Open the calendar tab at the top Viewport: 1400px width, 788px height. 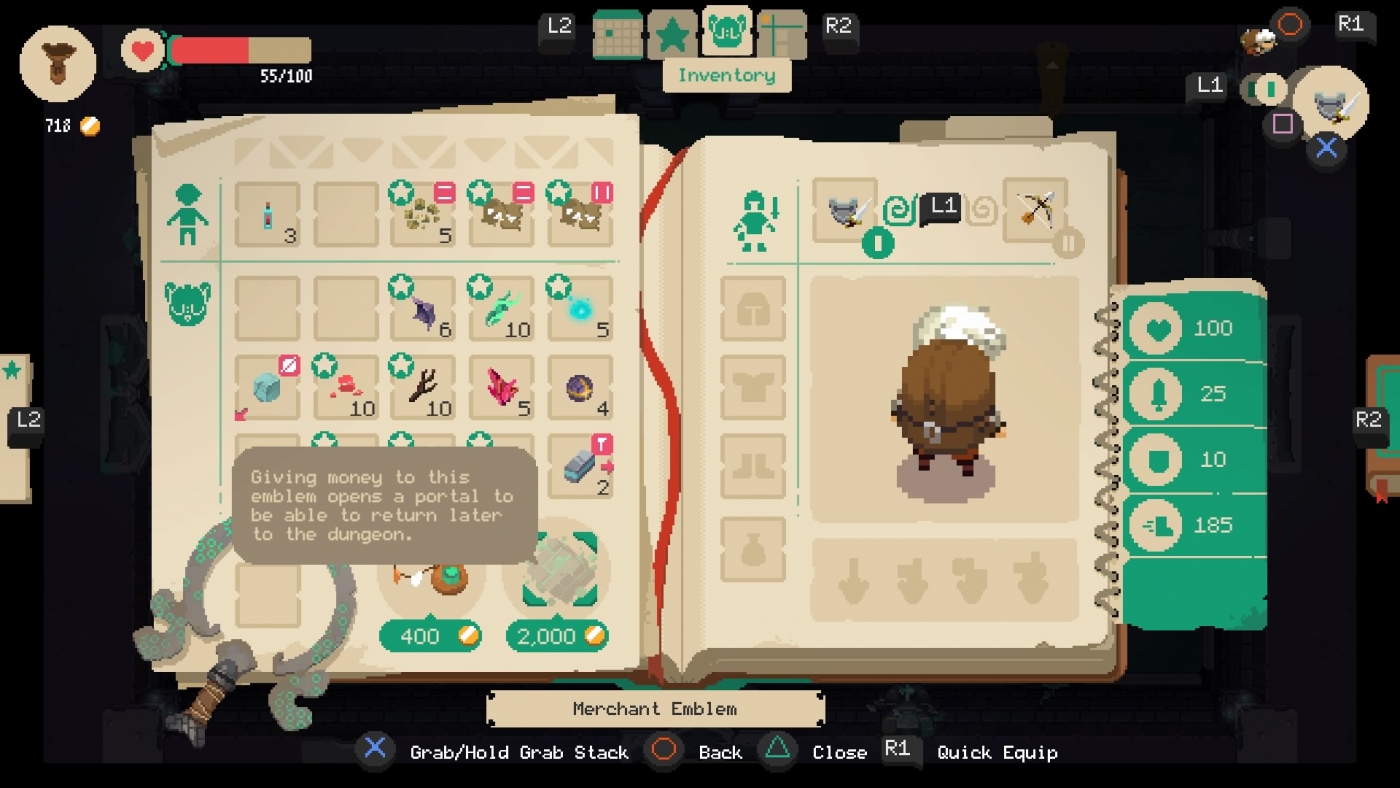618,33
